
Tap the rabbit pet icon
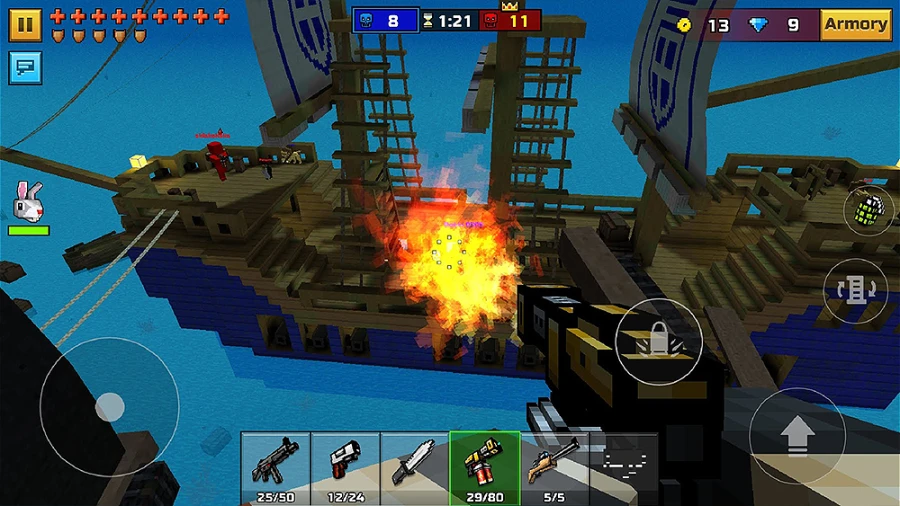point(28,203)
